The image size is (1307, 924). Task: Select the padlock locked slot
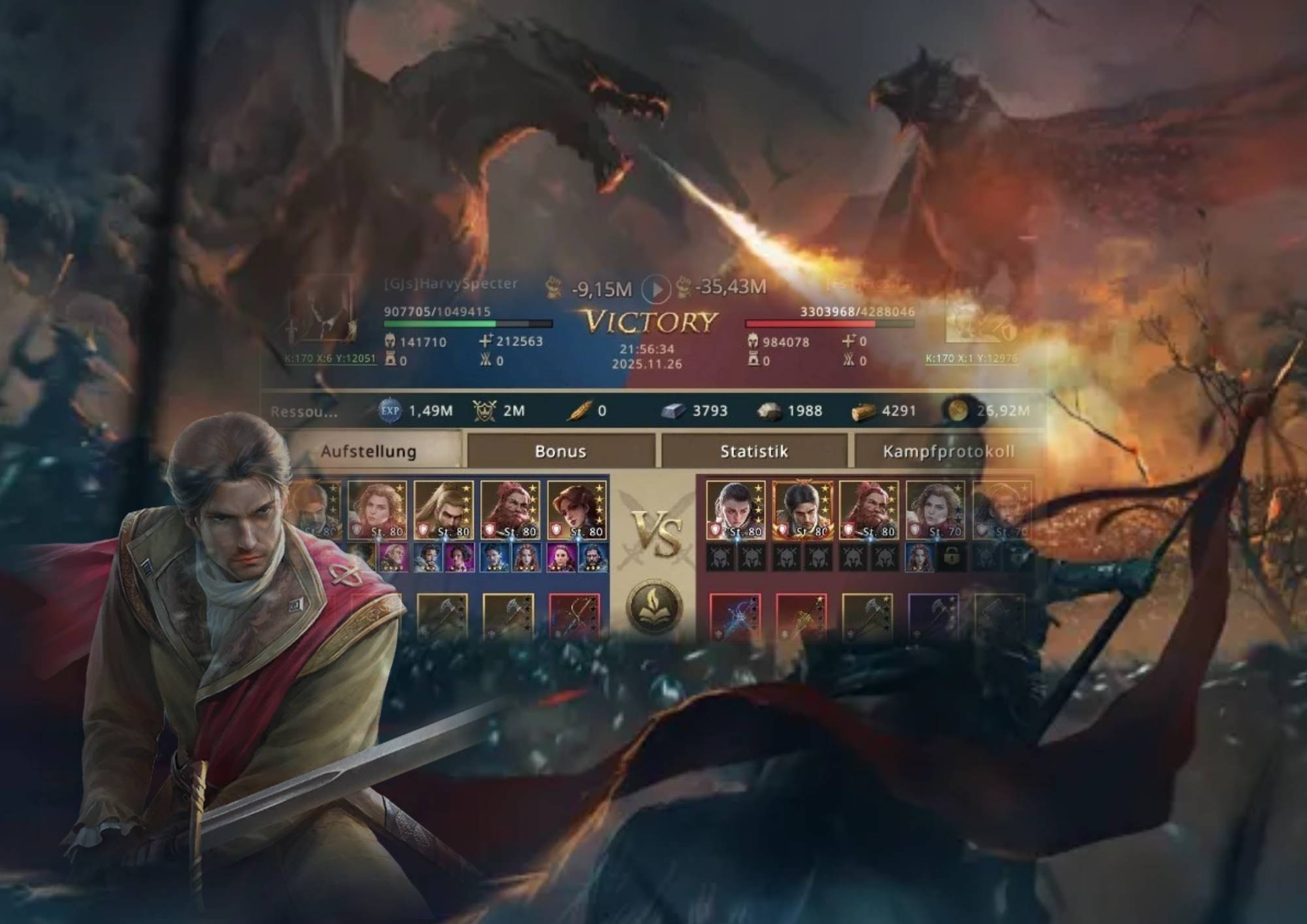point(951,558)
